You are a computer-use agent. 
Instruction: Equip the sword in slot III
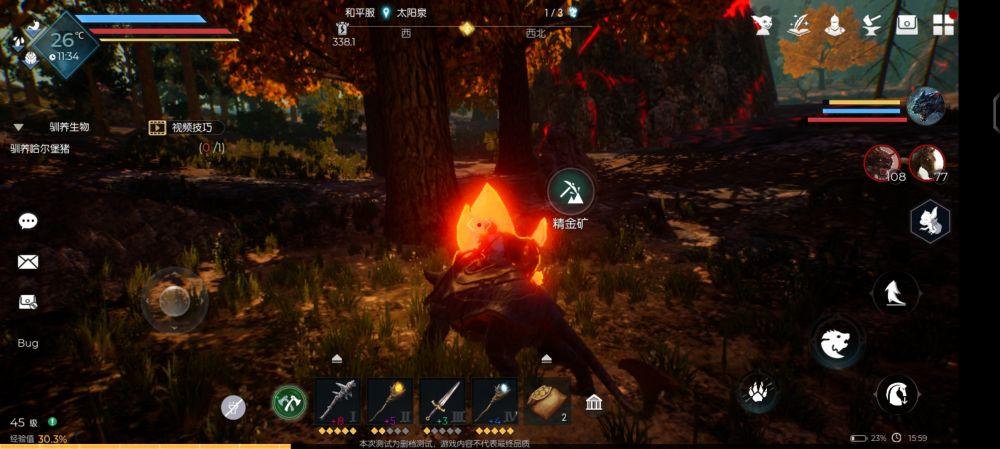[x=441, y=400]
